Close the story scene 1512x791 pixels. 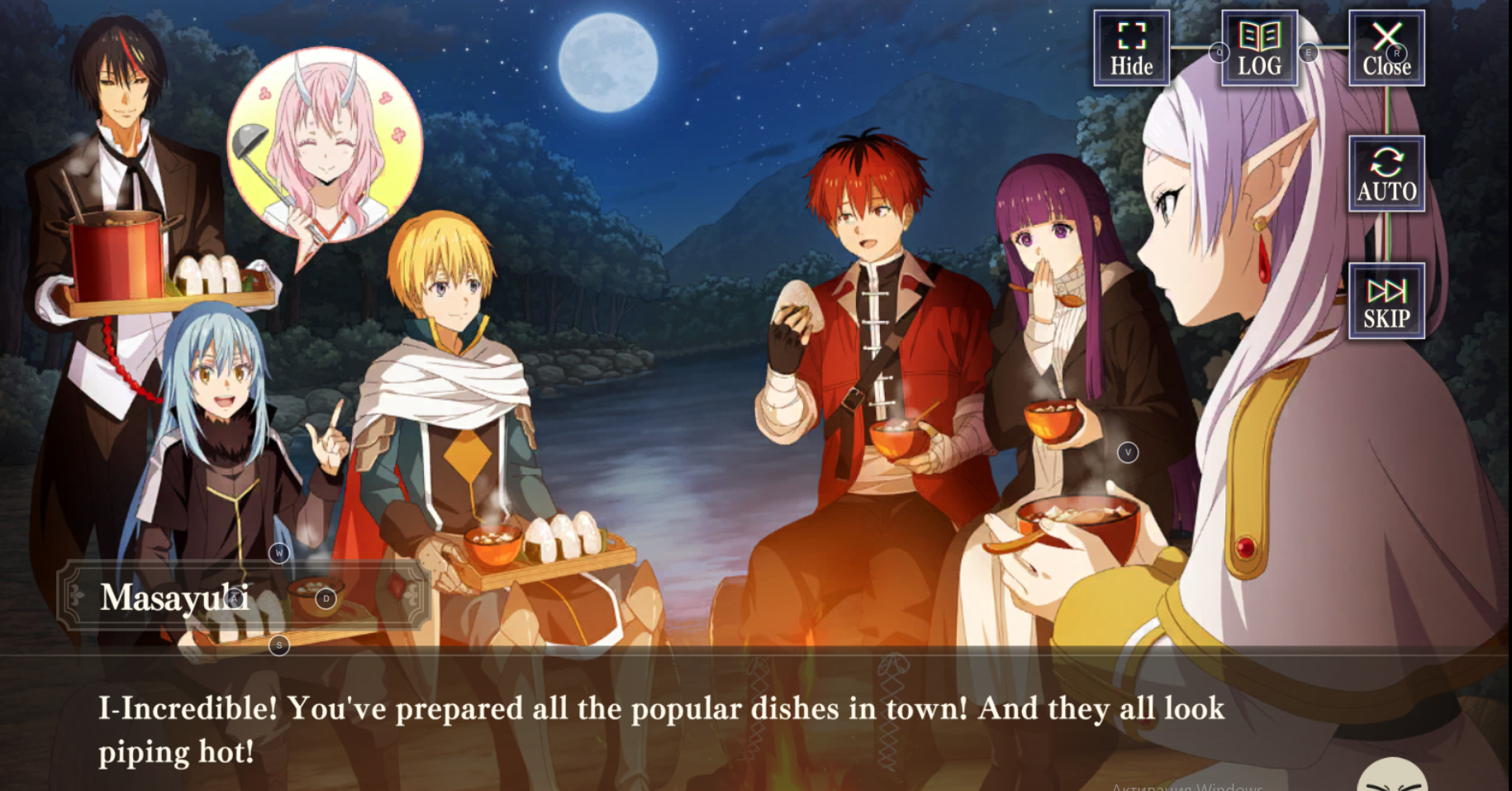point(1386,49)
